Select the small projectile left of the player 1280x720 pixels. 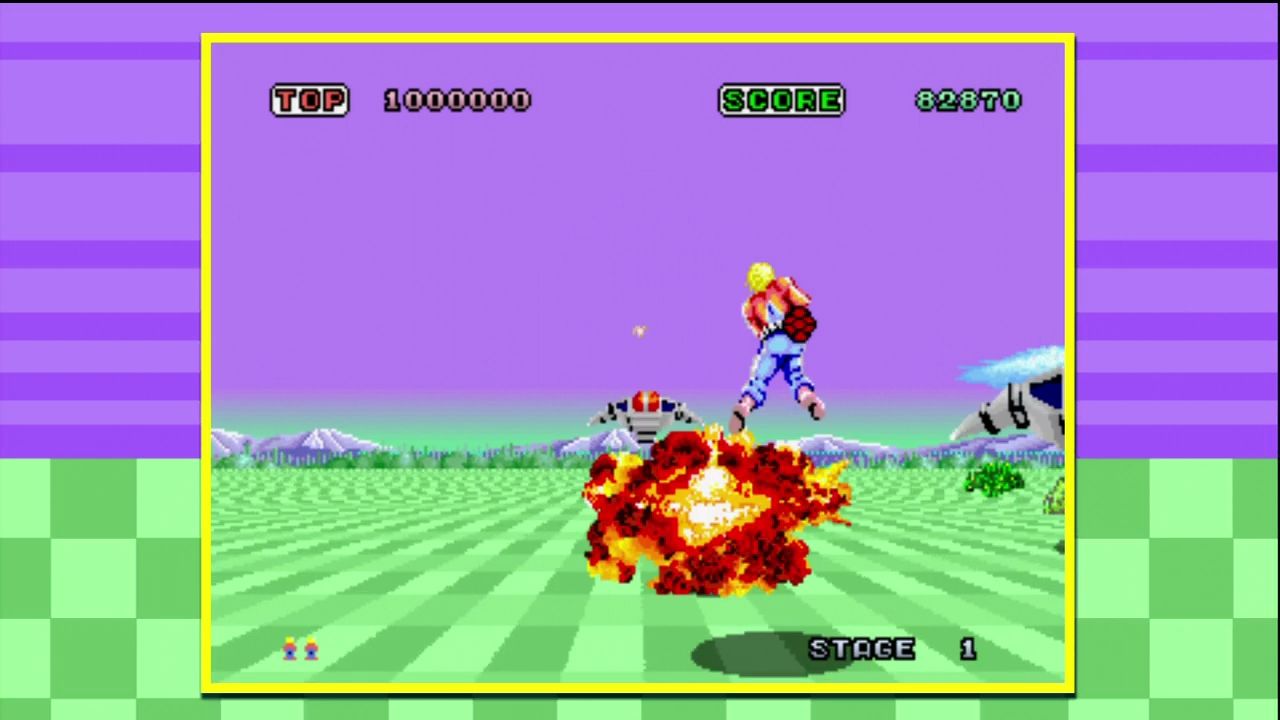point(639,331)
